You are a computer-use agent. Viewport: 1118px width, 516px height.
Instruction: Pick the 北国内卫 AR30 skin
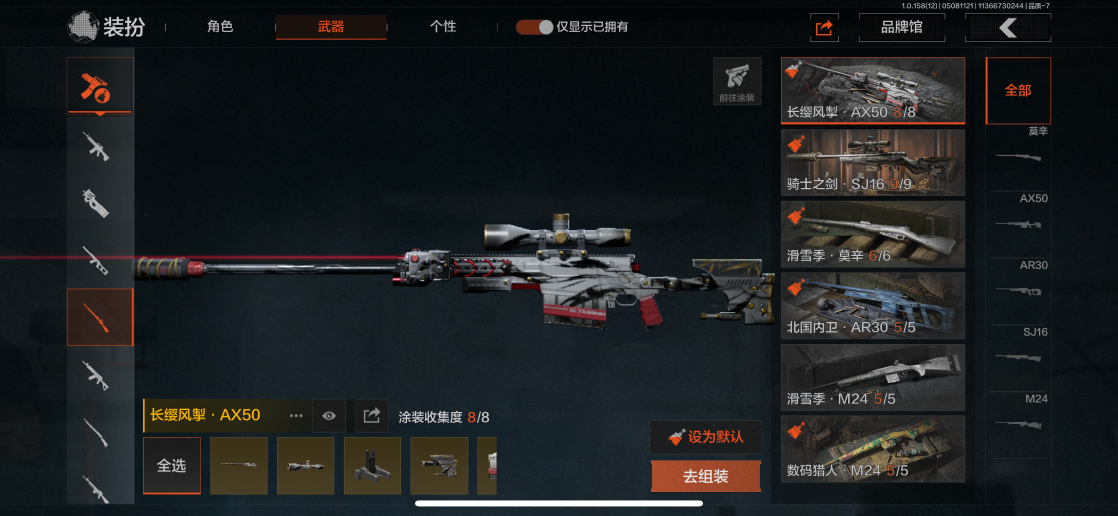coord(873,305)
